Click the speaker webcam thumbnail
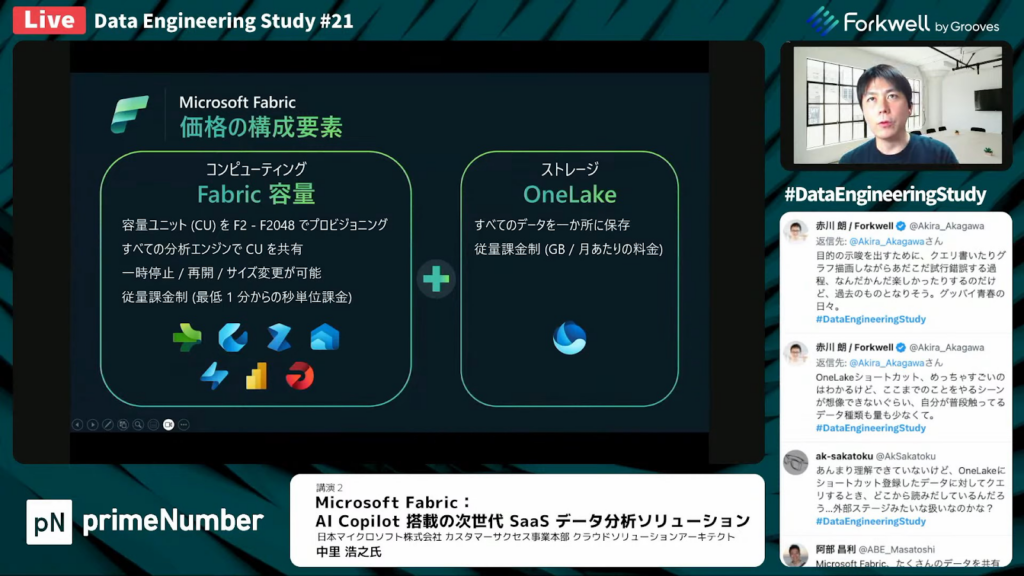Viewport: 1024px width, 576px height. coord(896,106)
